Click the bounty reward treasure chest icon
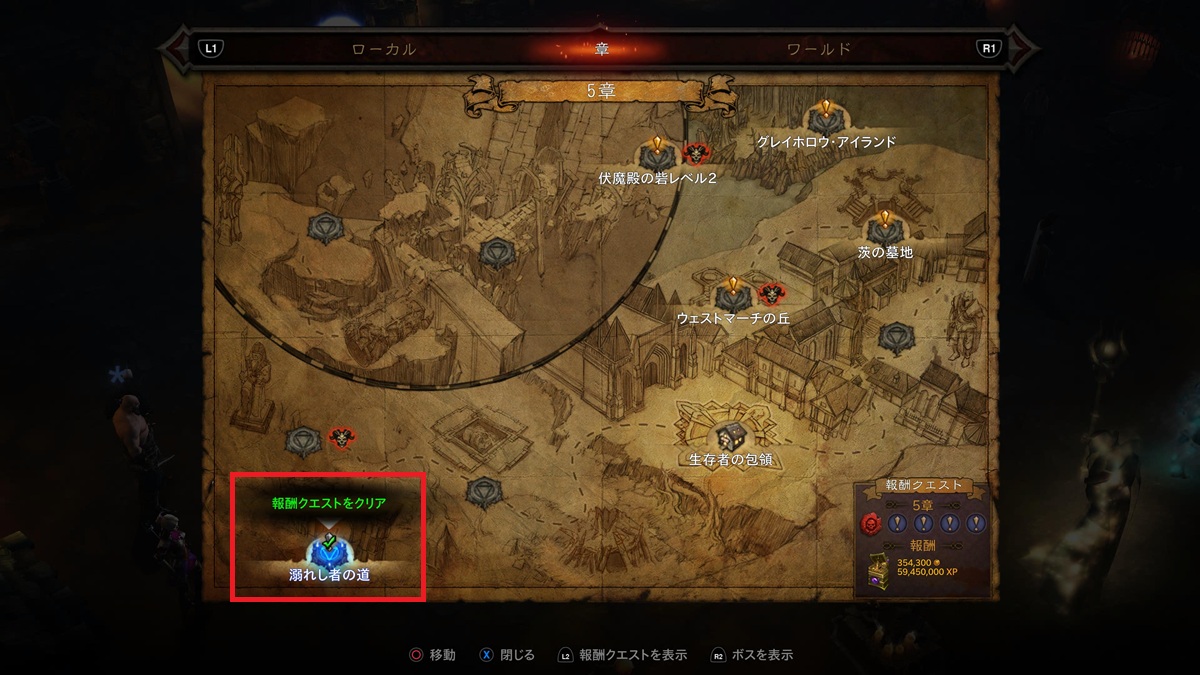The height and width of the screenshot is (675, 1200). (878, 569)
